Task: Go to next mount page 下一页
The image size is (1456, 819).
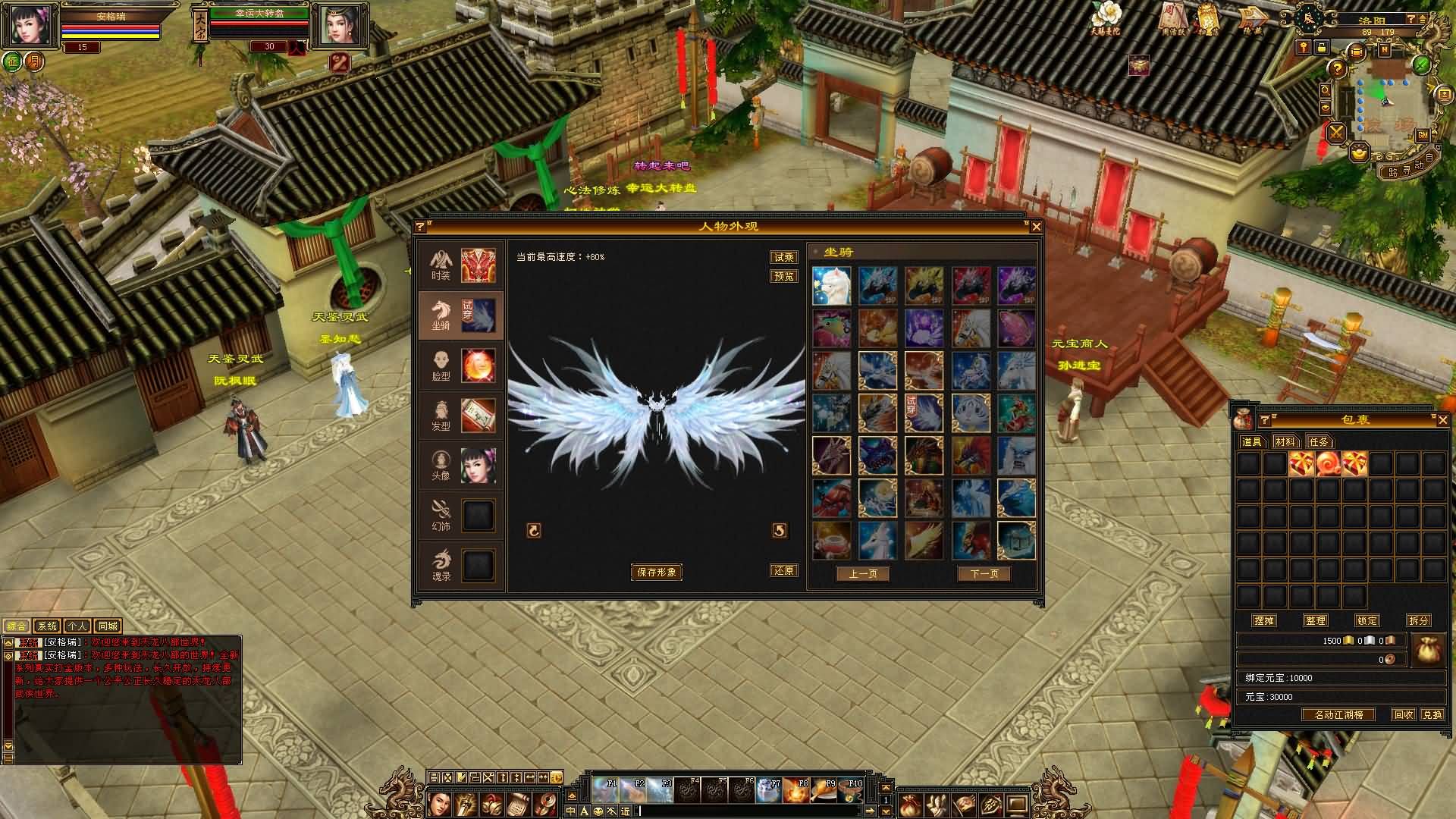Action: 984,574
